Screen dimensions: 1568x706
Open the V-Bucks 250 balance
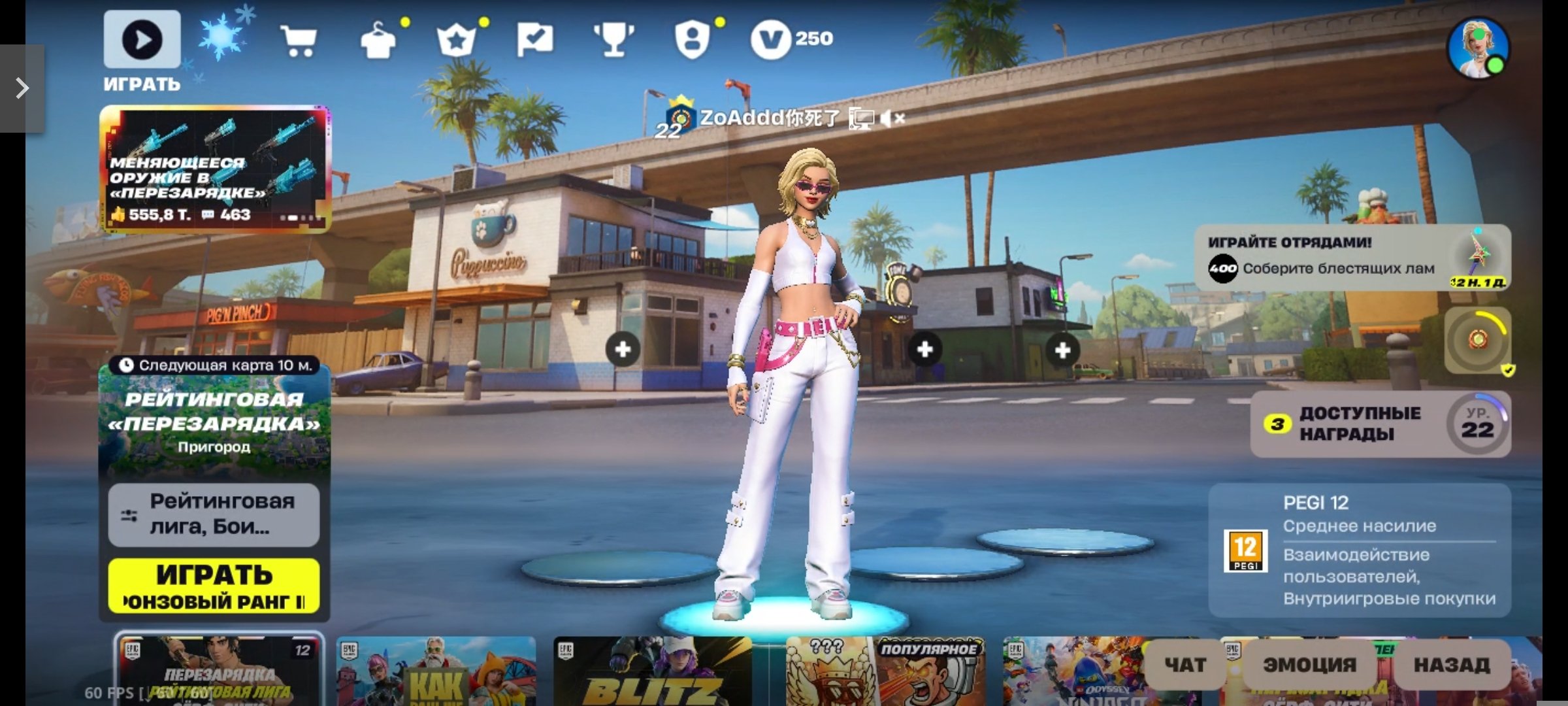pyautogui.click(x=792, y=39)
